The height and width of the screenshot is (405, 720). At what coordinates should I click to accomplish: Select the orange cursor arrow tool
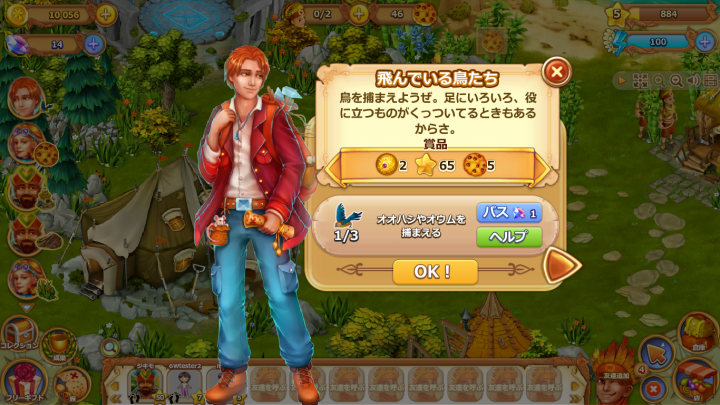[656, 353]
